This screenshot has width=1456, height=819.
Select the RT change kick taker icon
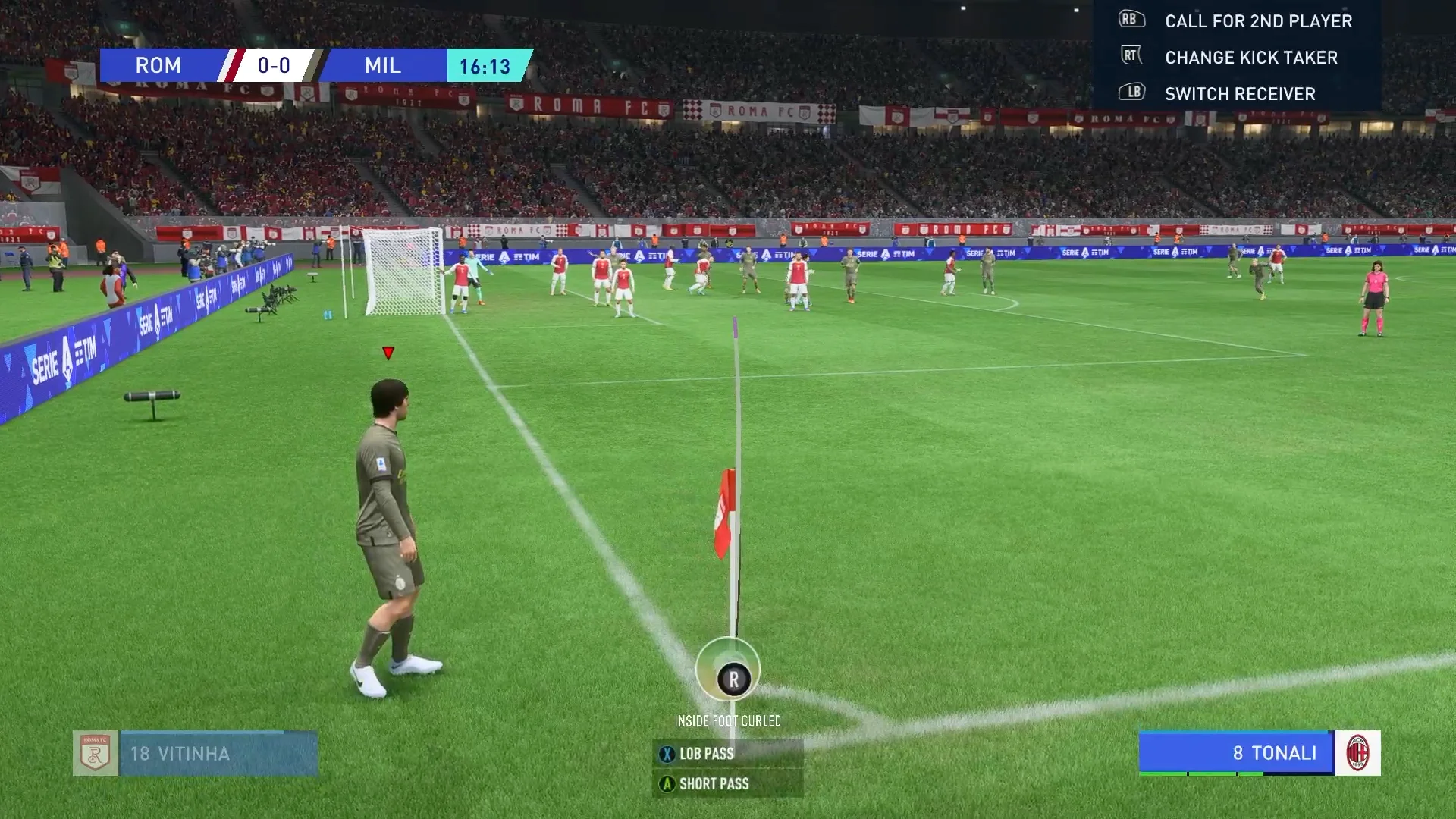click(1131, 57)
